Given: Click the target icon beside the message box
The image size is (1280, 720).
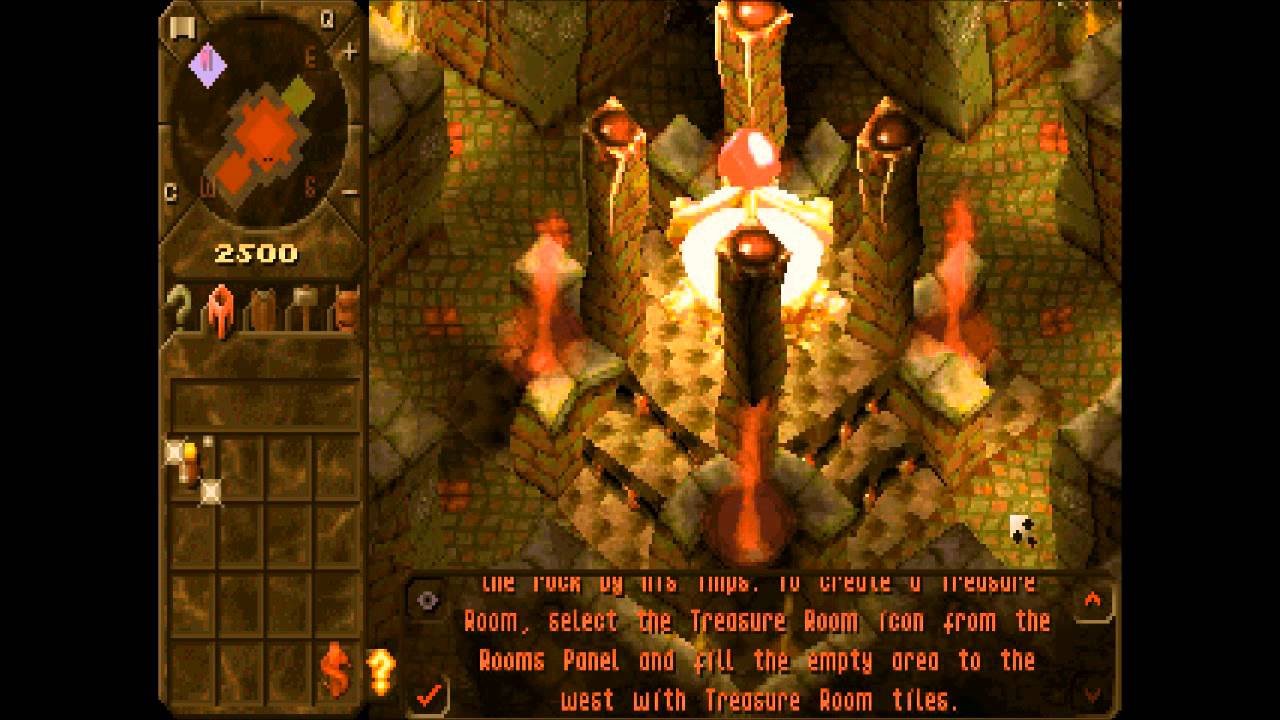Looking at the screenshot, I should click(427, 600).
